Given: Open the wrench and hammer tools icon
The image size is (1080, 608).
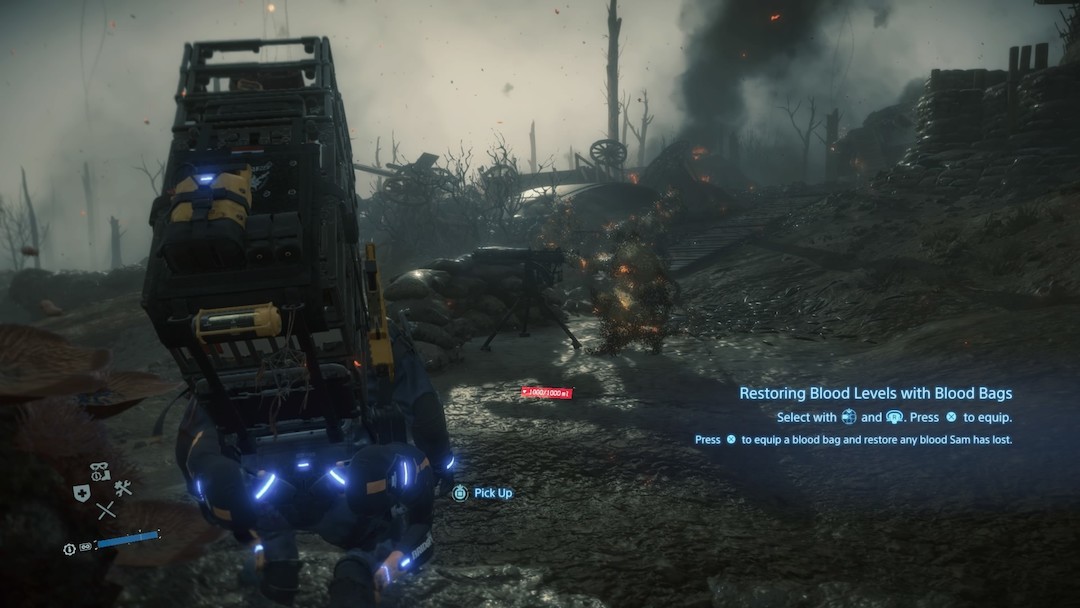Looking at the screenshot, I should click(123, 488).
